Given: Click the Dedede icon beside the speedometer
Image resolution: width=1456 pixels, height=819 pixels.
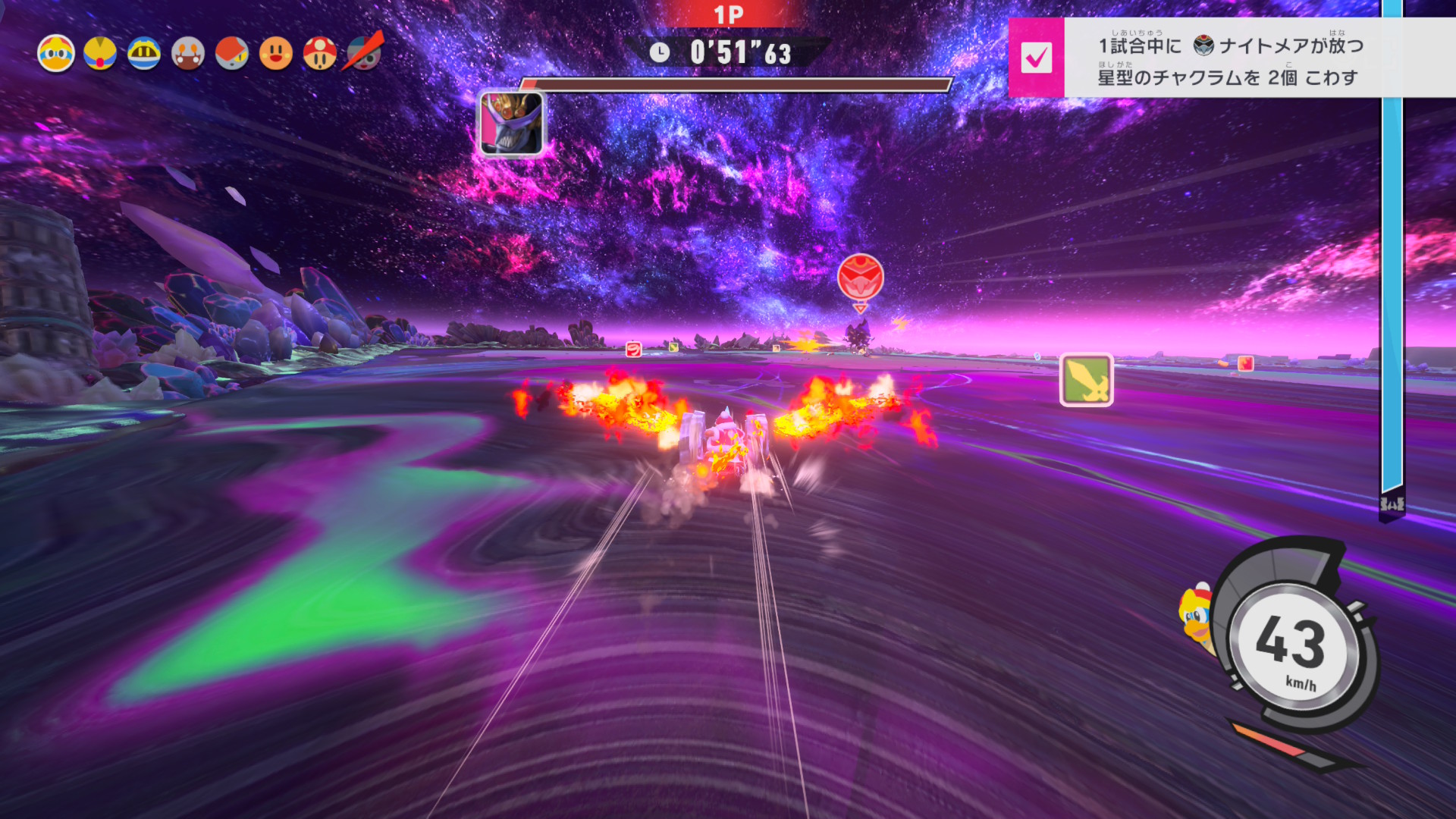Looking at the screenshot, I should point(1196,615).
